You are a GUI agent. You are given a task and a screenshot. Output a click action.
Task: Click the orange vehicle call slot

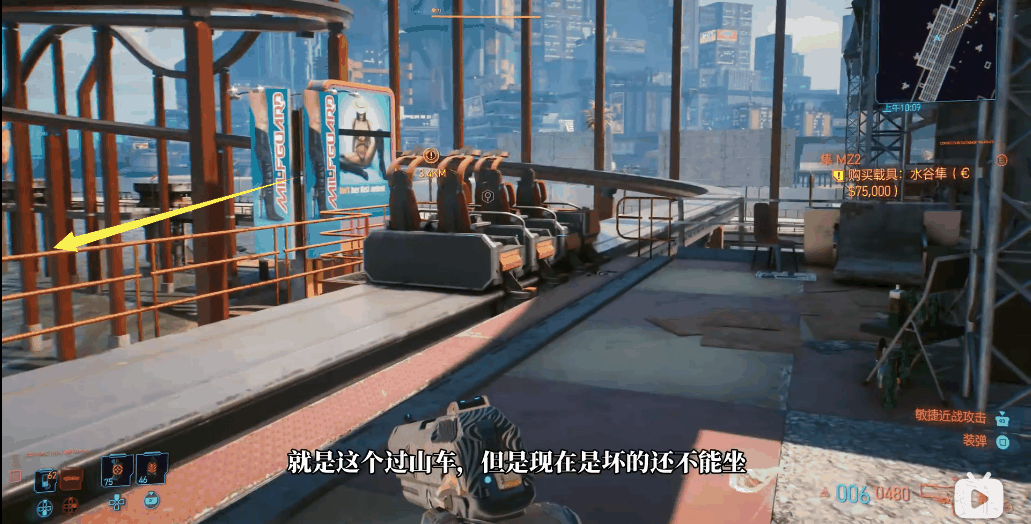click(x=72, y=480)
